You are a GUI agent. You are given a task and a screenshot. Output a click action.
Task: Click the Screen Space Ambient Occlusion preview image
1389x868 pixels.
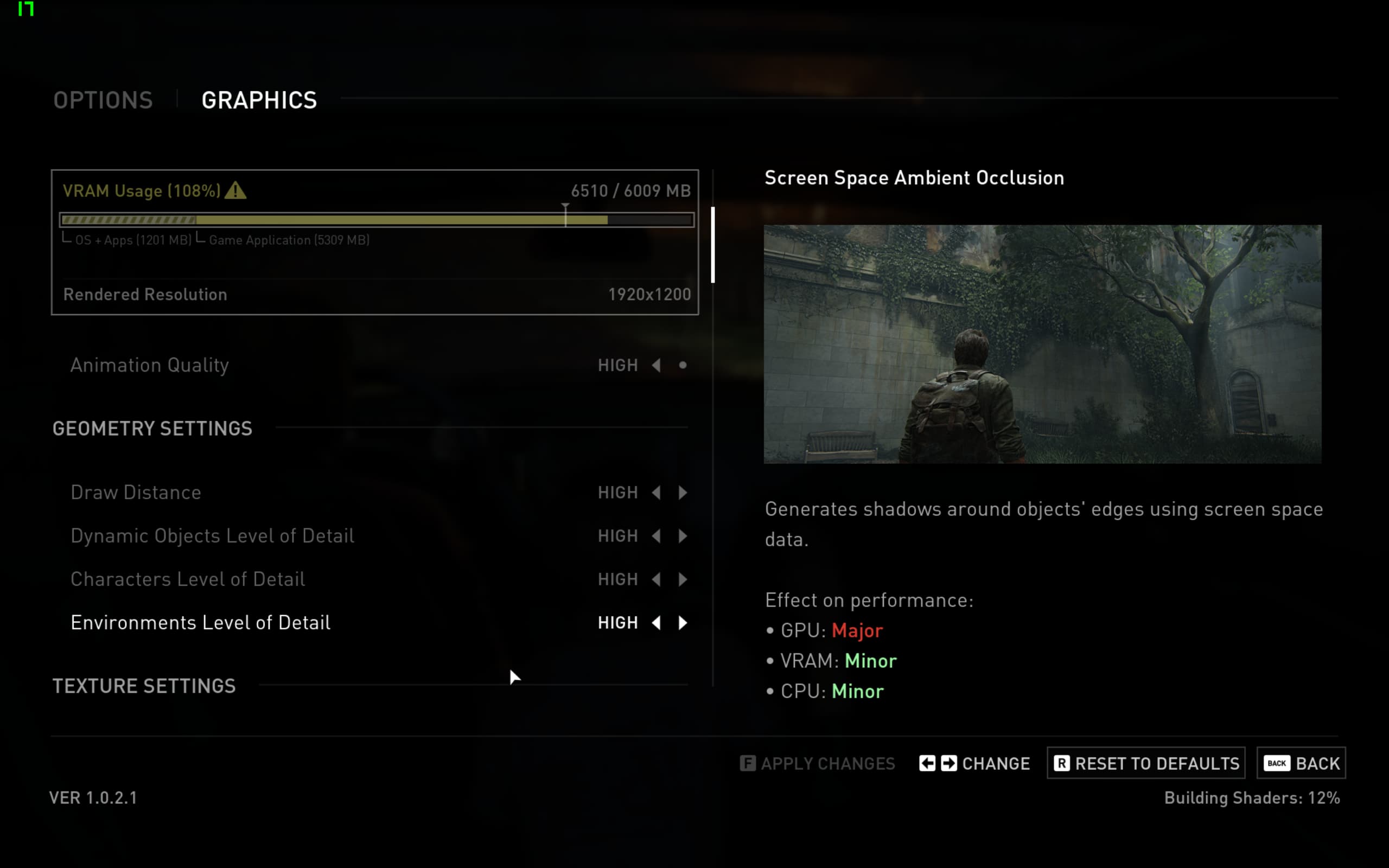1042,344
